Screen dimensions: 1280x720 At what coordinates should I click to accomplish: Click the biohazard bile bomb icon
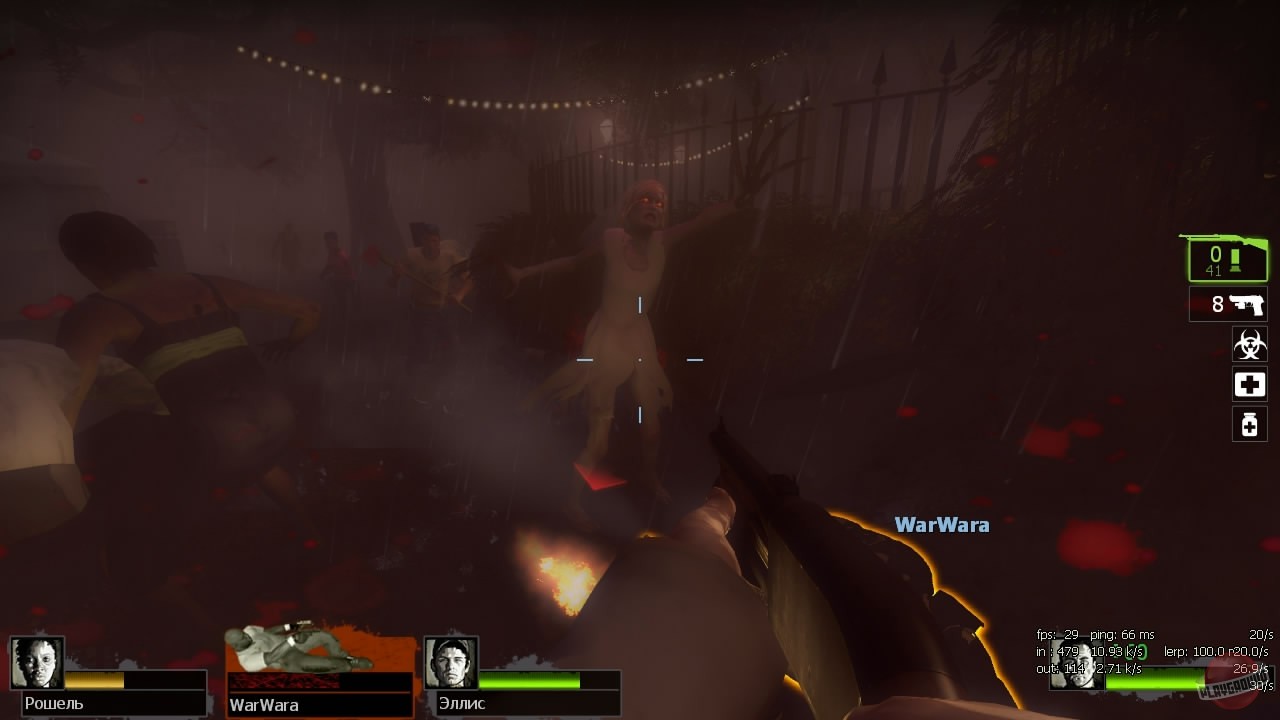(x=1249, y=345)
